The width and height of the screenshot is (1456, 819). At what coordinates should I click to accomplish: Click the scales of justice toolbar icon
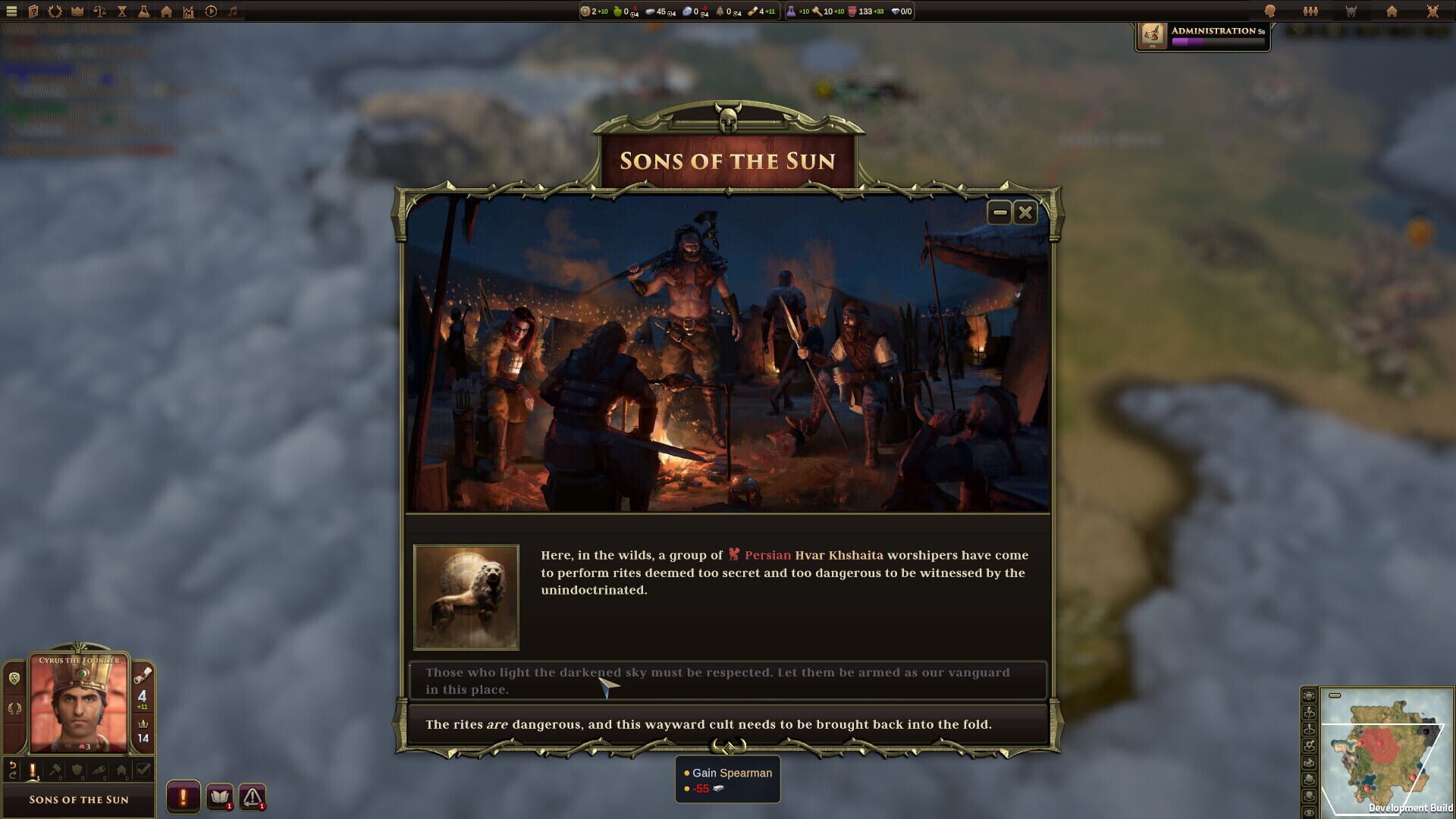(x=99, y=11)
